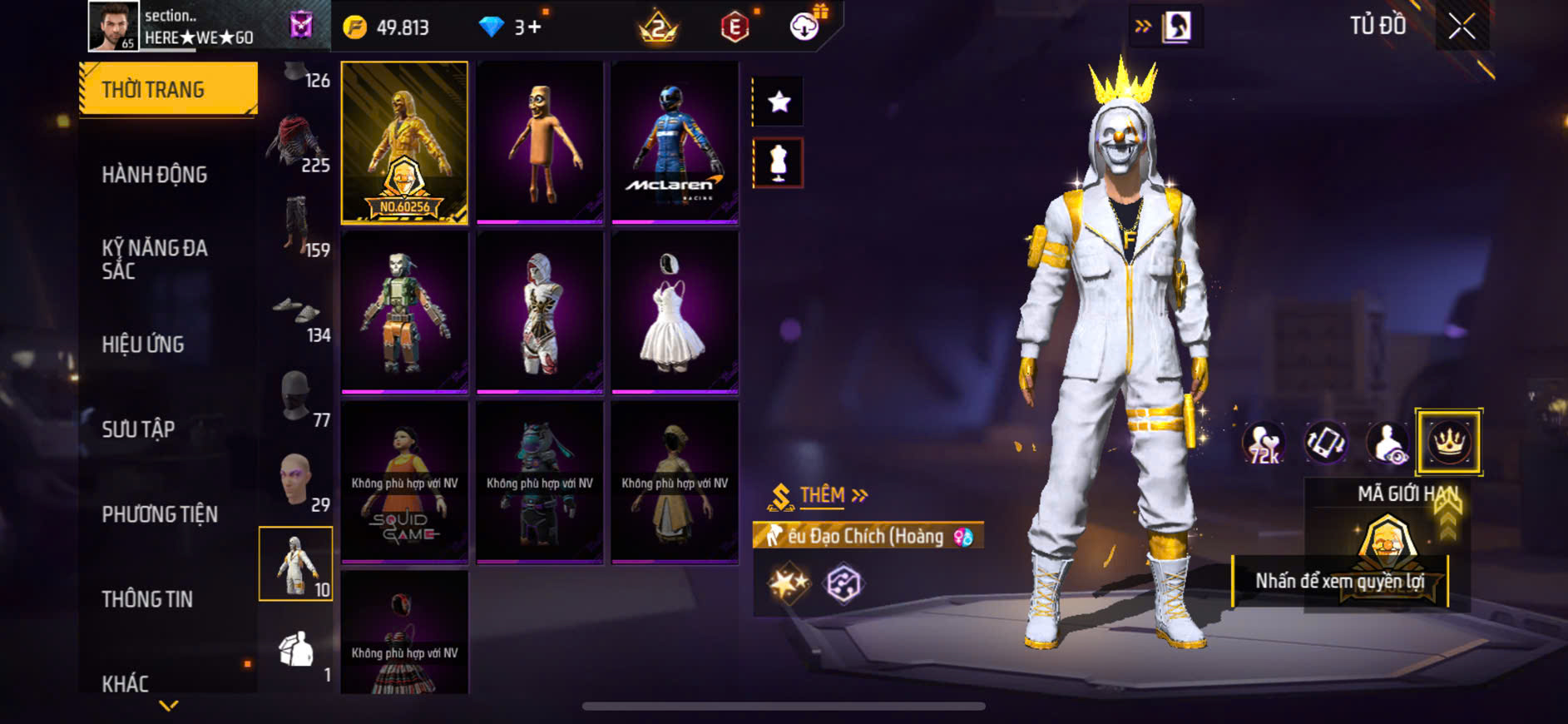
Task: Choose the McLaren racing outfit
Action: pyautogui.click(x=675, y=142)
